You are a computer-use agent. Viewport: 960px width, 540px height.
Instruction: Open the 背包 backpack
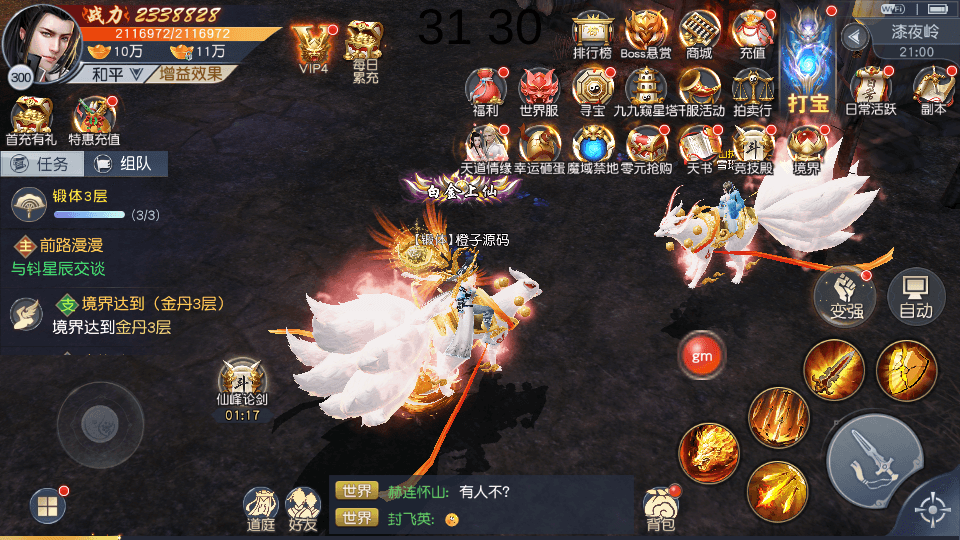[660, 508]
